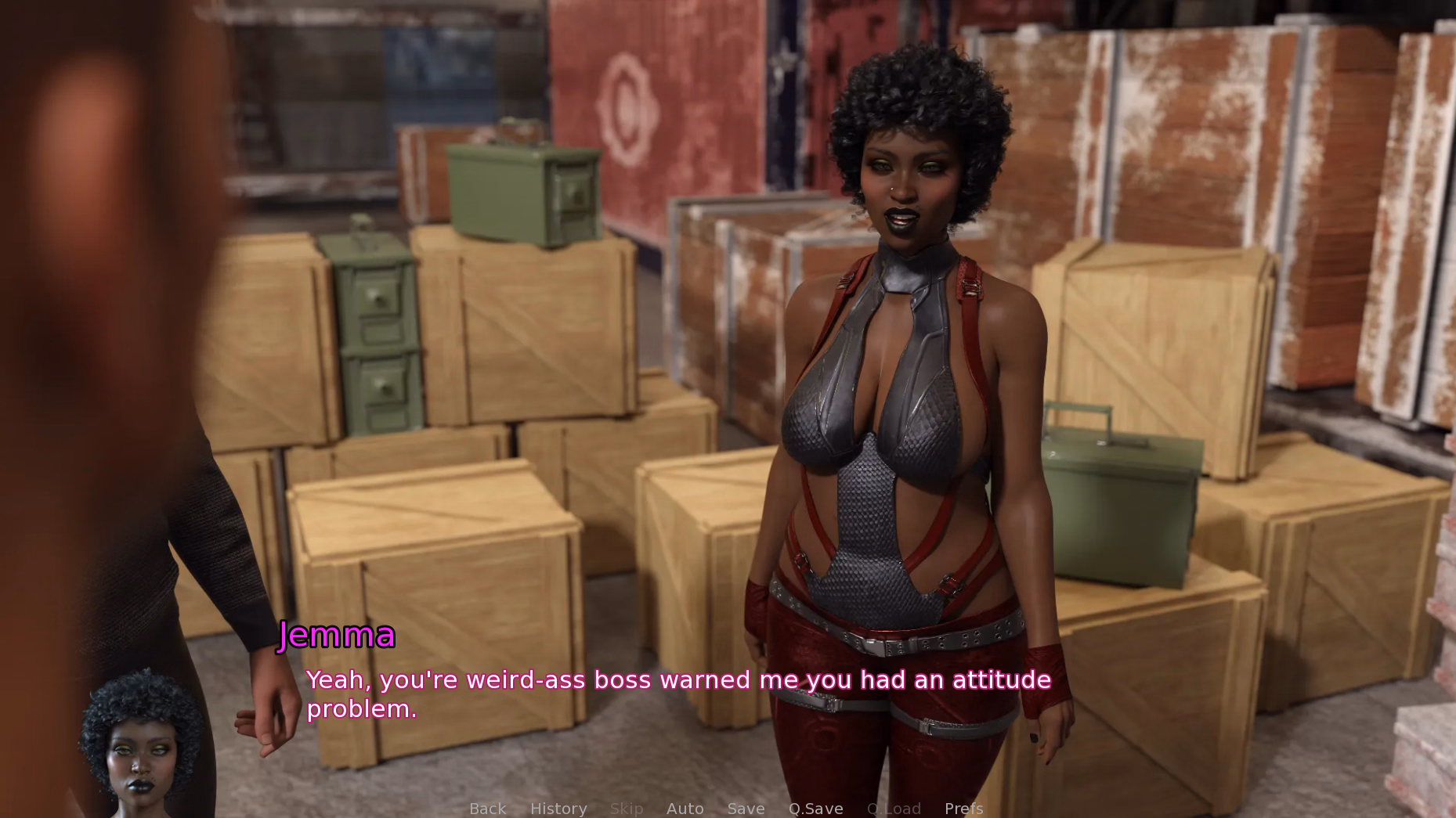Open the dialogue History log
Screen dimensions: 1456x818
[x=558, y=809]
